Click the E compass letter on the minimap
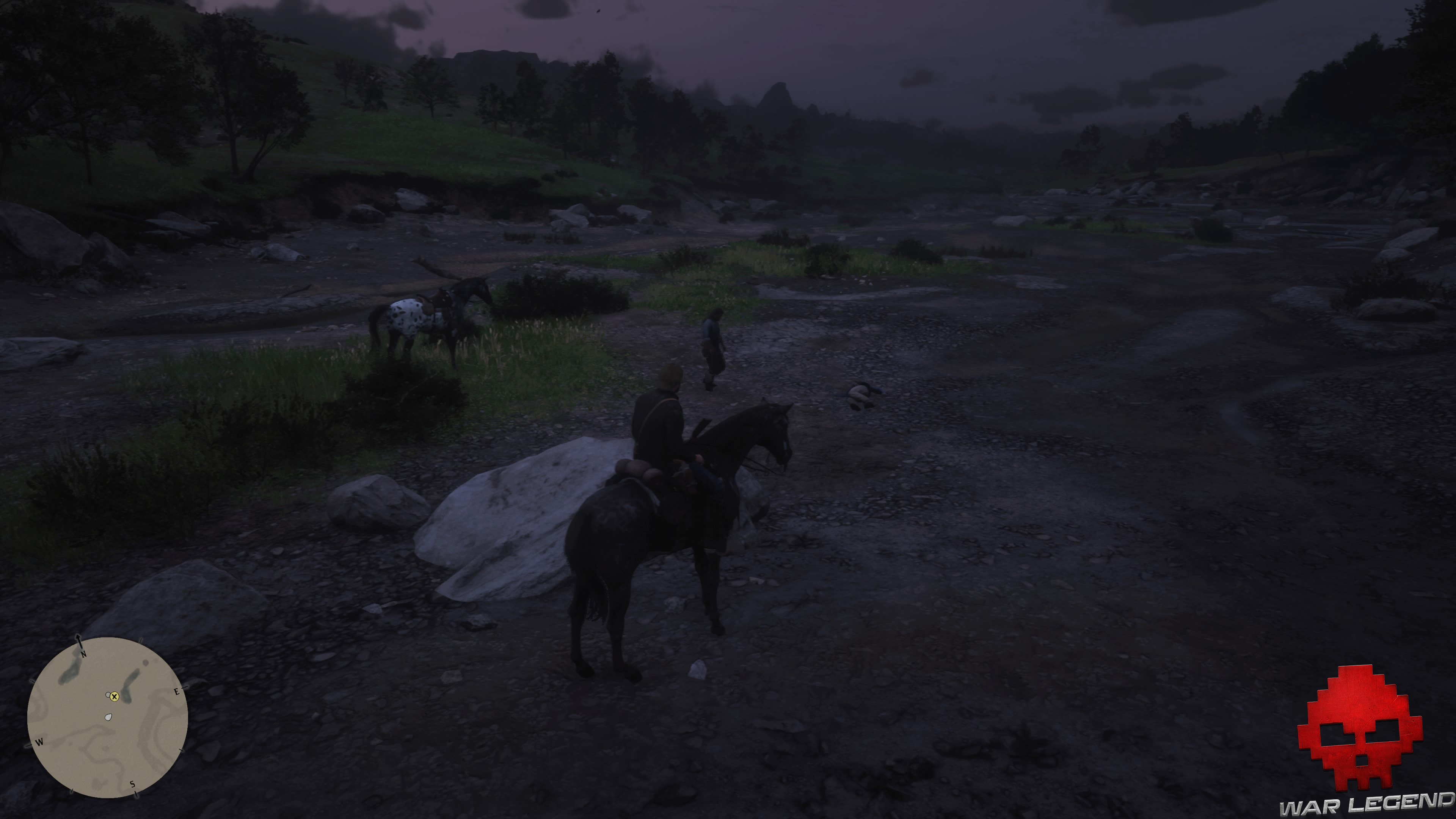Viewport: 1456px width, 819px height. tap(177, 692)
